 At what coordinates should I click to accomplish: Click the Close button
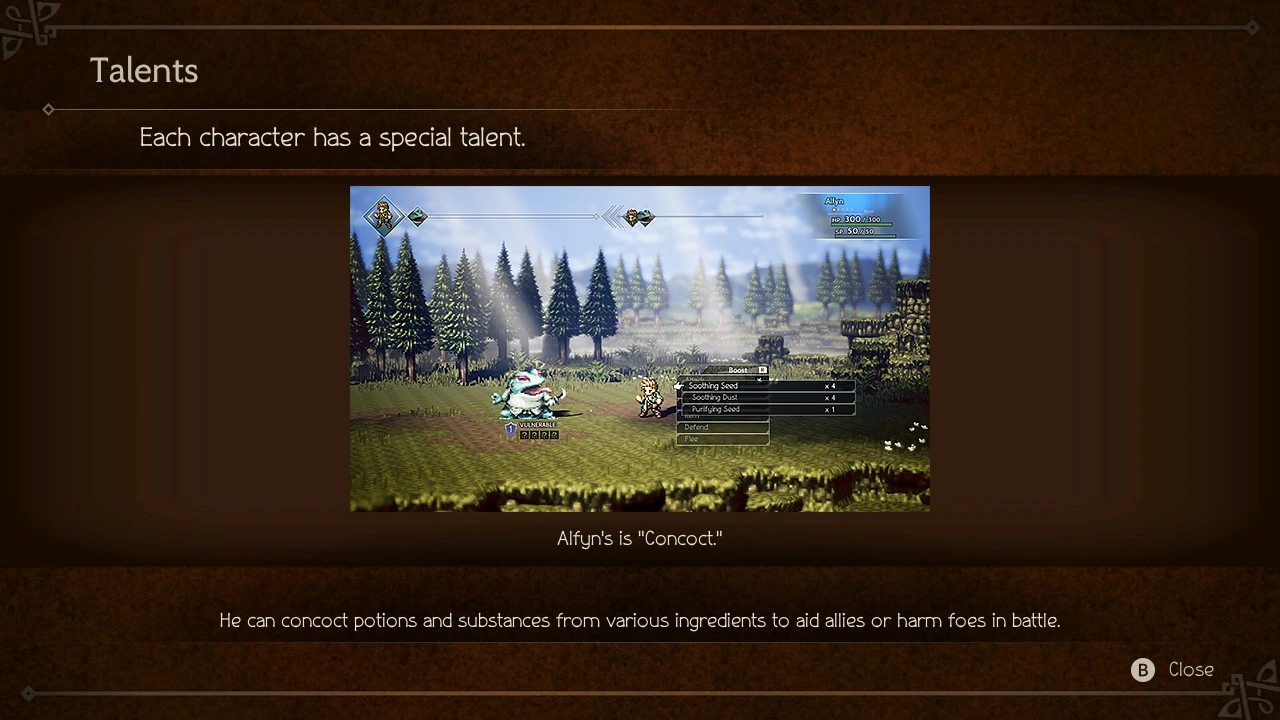tap(1190, 670)
